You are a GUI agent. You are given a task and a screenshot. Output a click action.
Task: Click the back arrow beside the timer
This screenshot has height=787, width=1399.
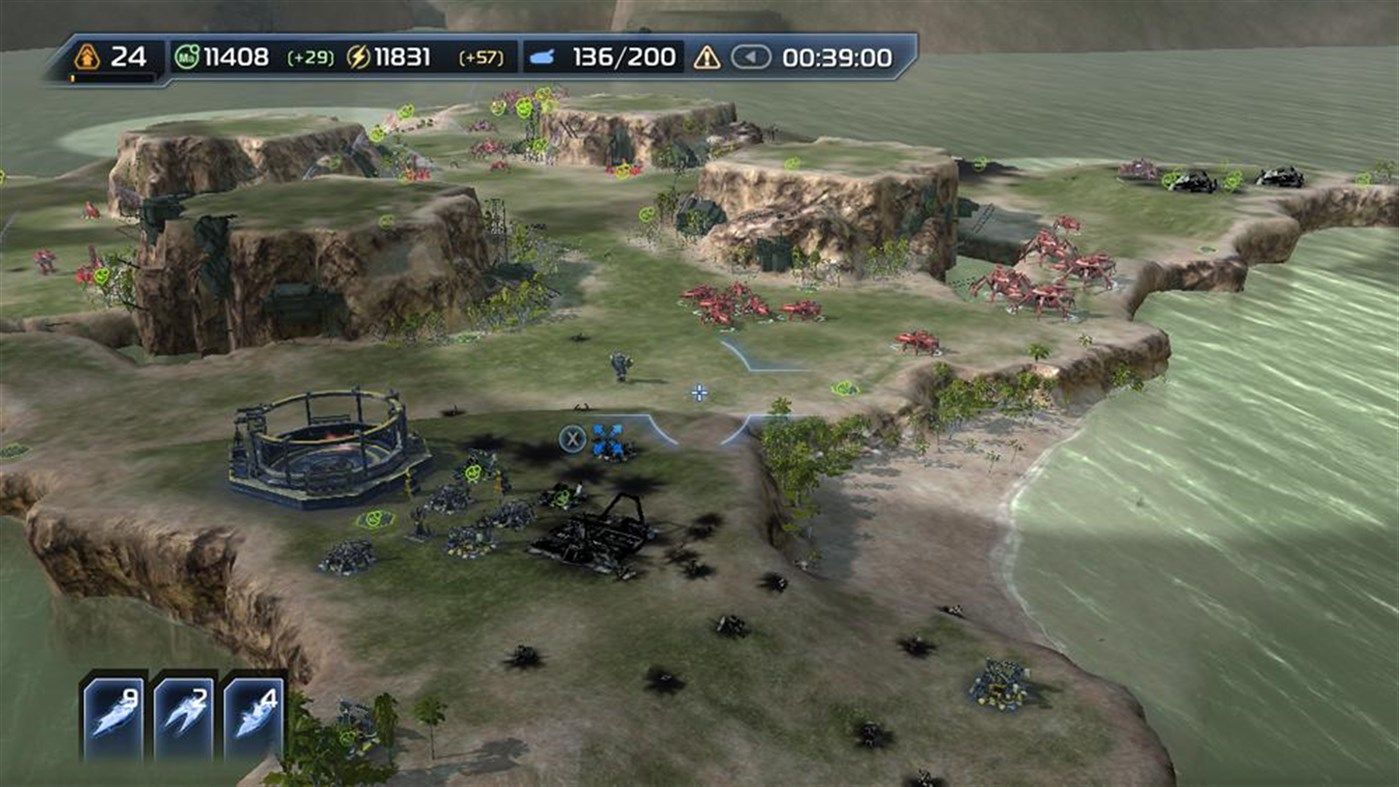(x=751, y=58)
